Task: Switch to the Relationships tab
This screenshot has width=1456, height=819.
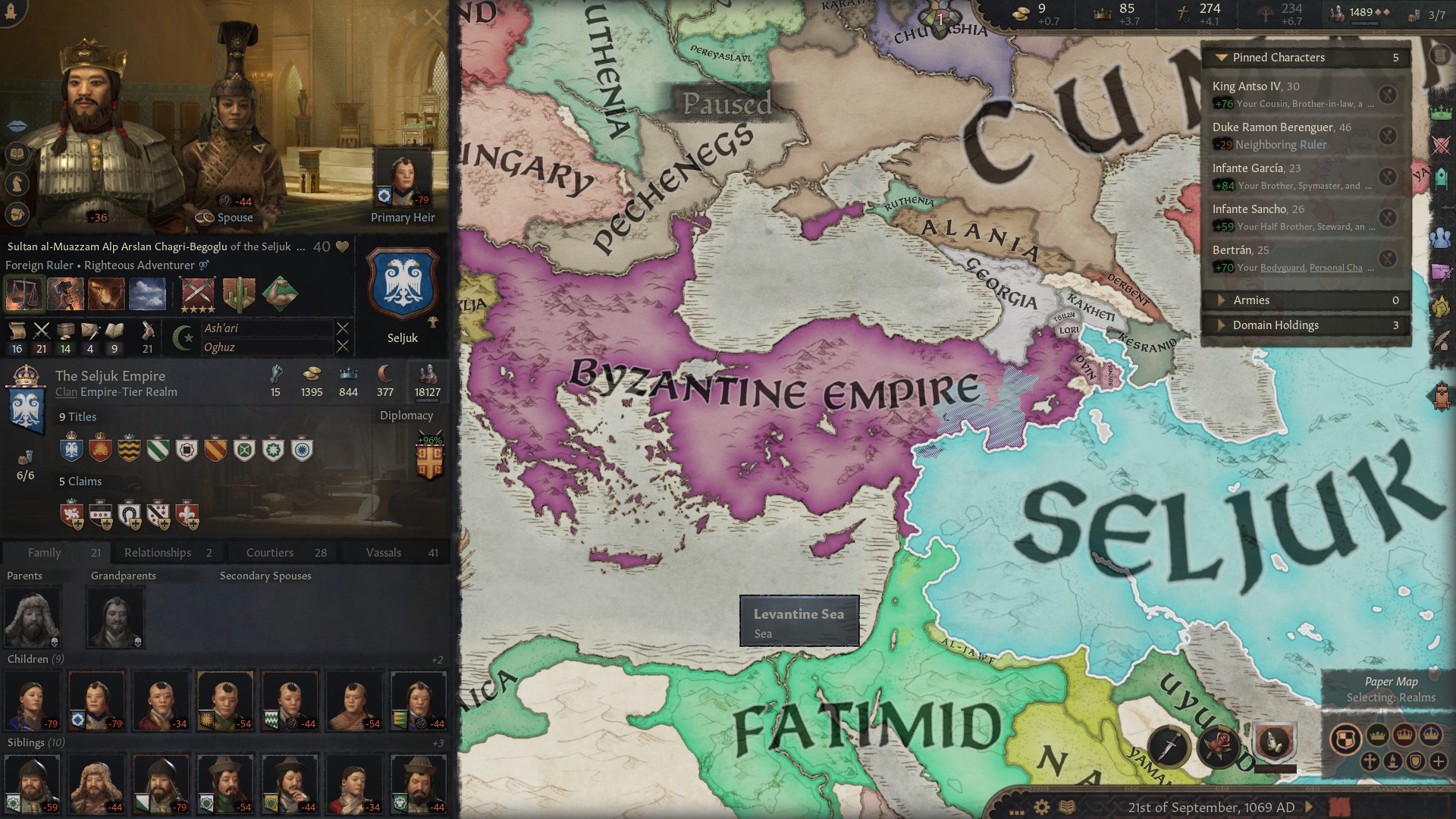Action: point(159,552)
